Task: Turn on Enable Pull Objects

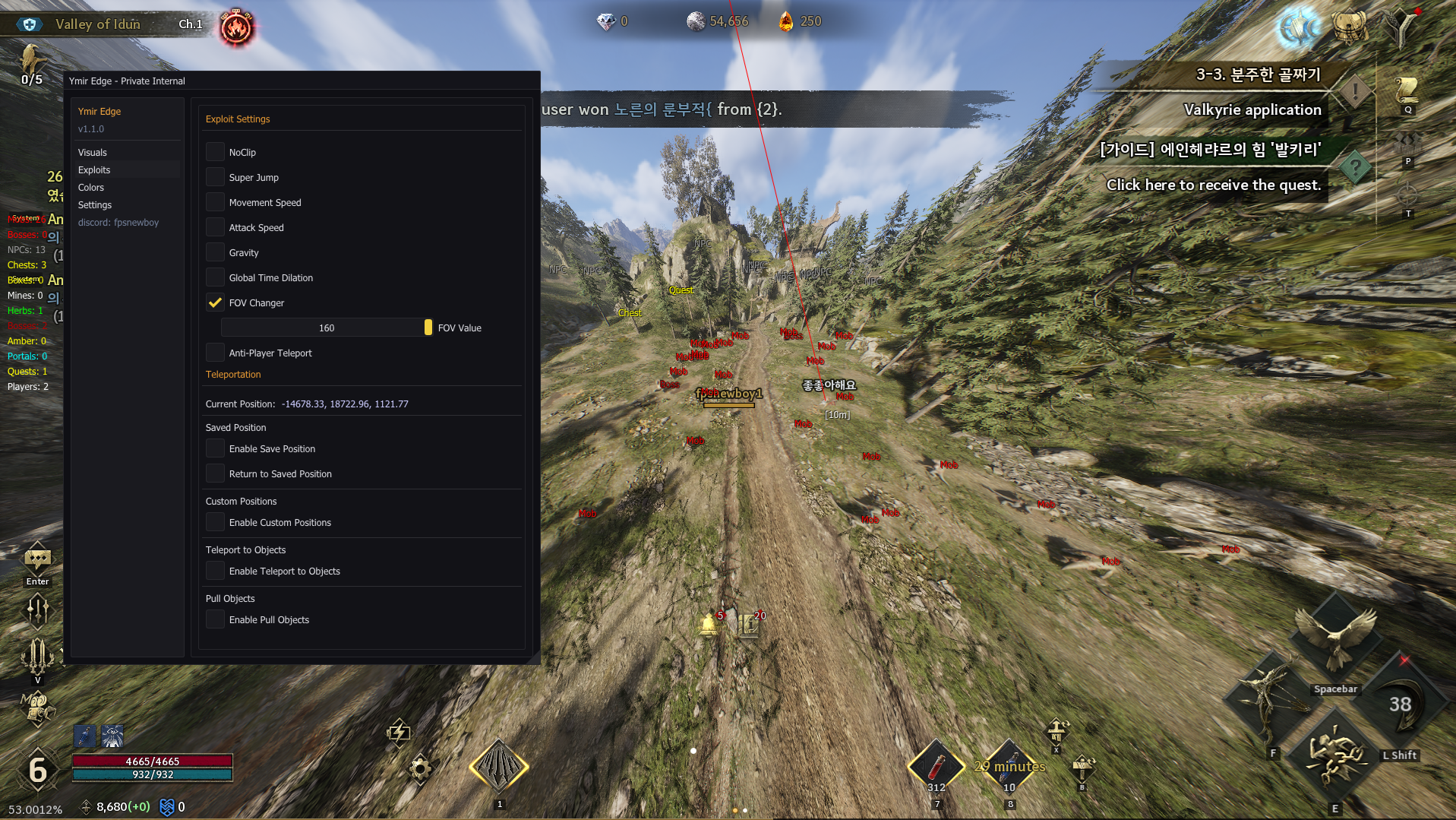Action: (x=216, y=619)
